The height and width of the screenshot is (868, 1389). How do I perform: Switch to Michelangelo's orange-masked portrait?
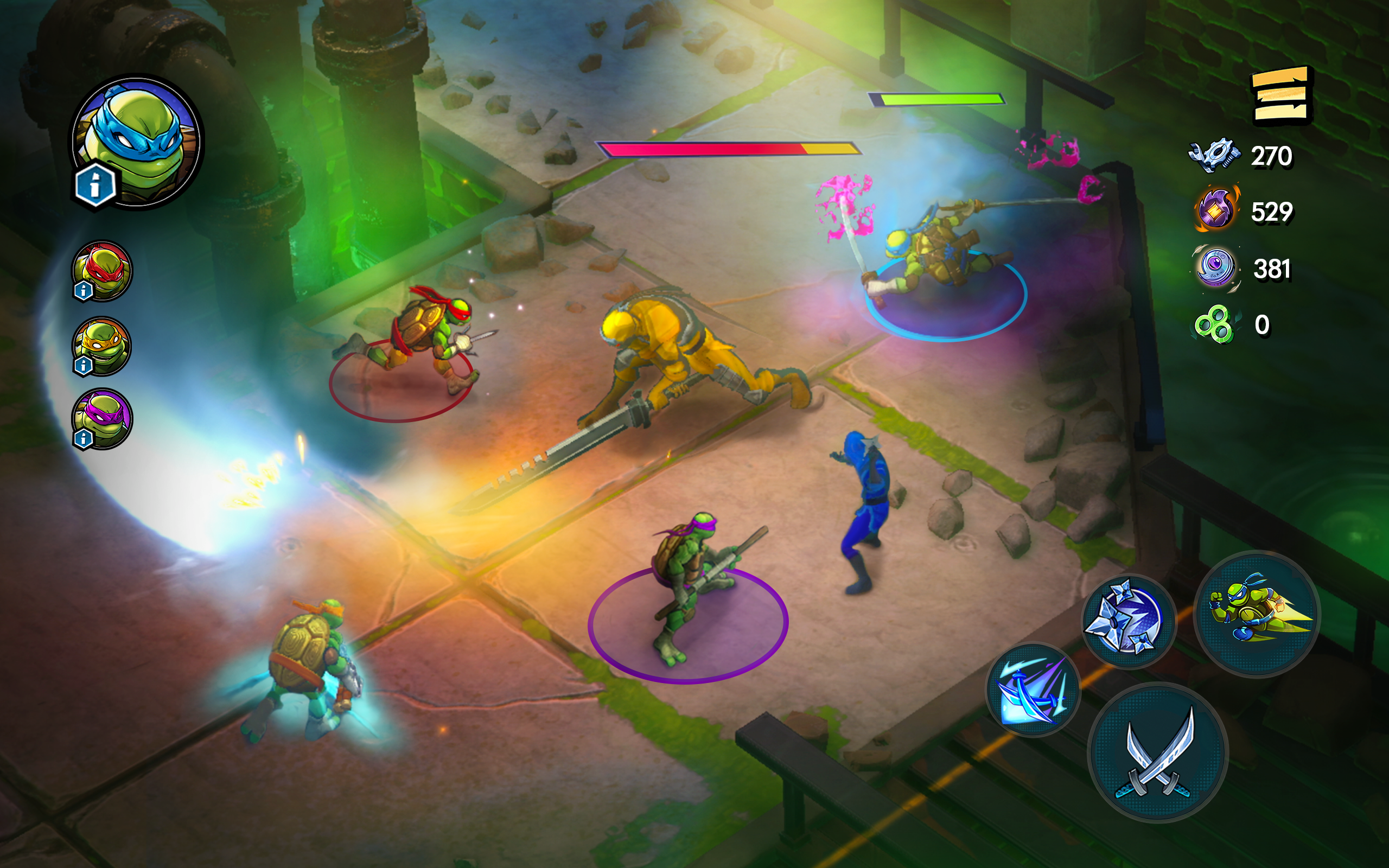[103, 346]
